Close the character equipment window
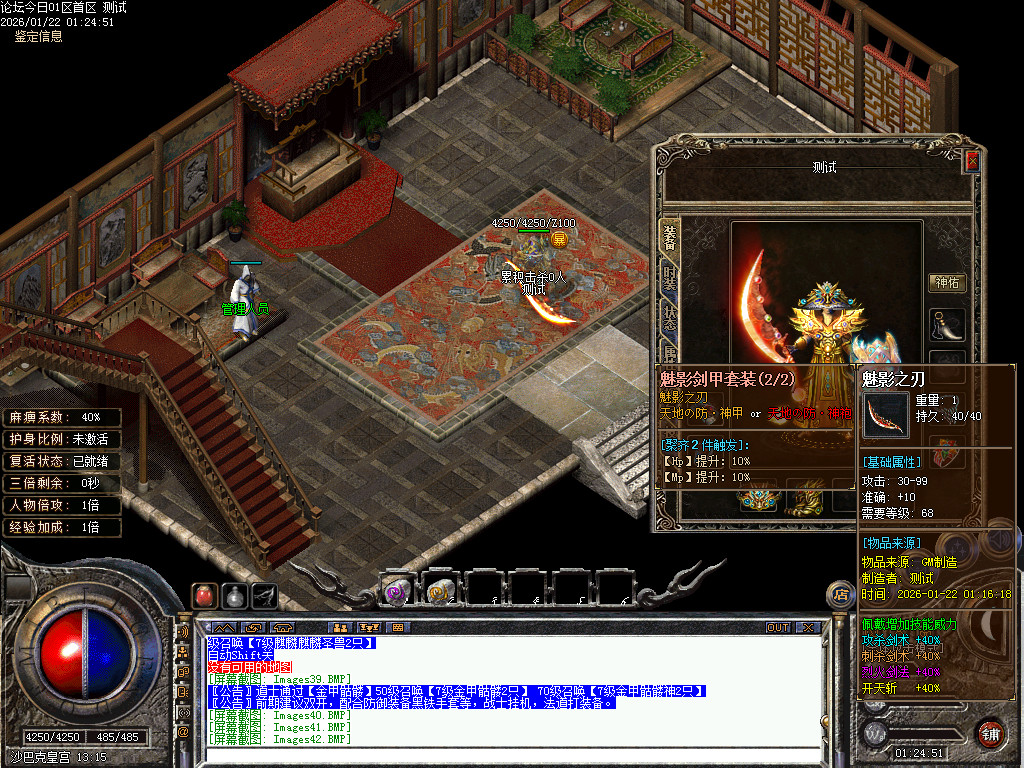Image resolution: width=1024 pixels, height=768 pixels. coord(971,161)
